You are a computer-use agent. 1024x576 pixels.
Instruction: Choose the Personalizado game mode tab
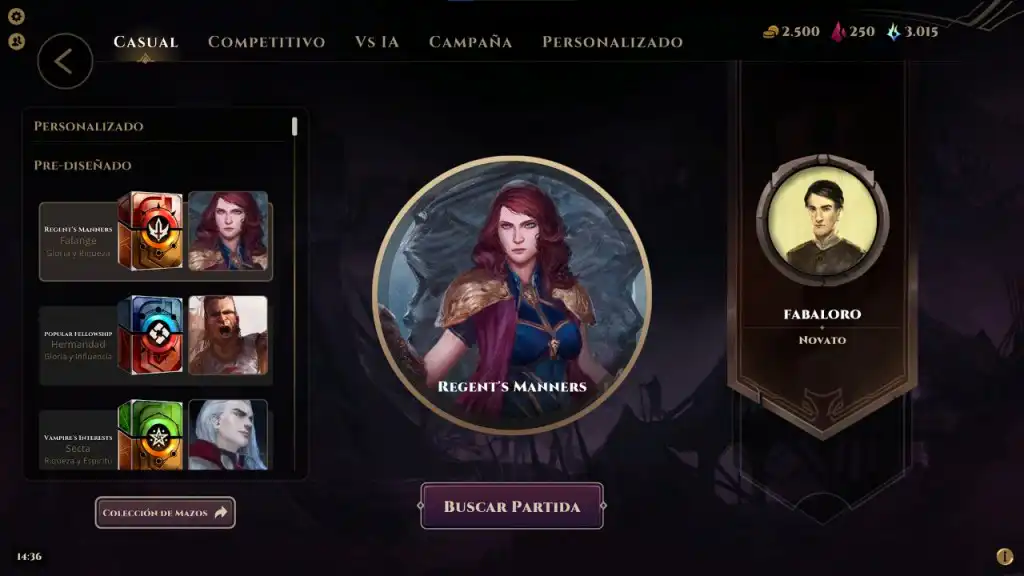[x=612, y=42]
